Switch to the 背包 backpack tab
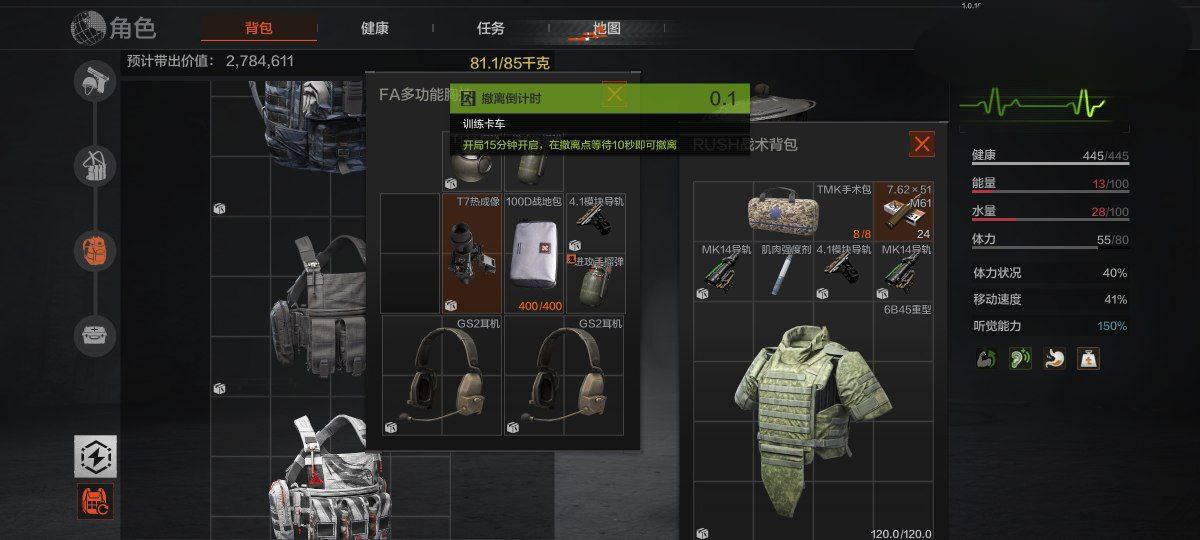 coord(258,28)
